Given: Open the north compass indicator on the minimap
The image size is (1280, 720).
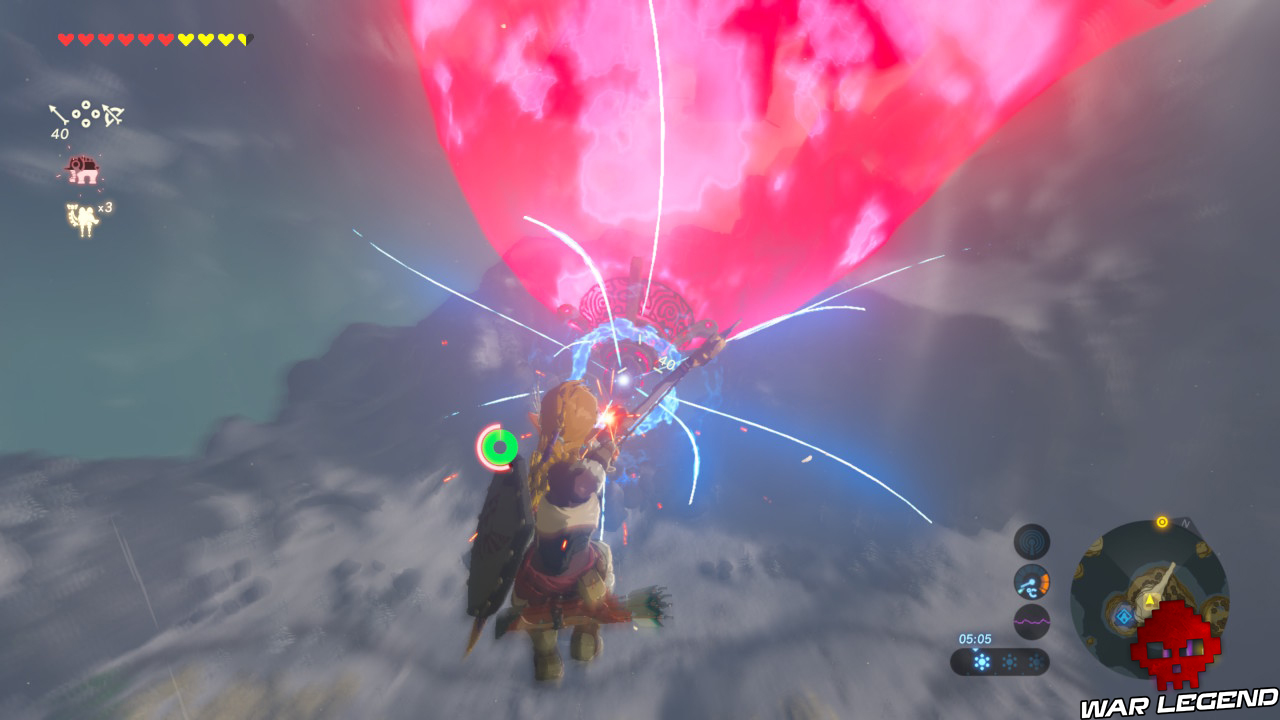Looking at the screenshot, I should pyautogui.click(x=1185, y=522).
